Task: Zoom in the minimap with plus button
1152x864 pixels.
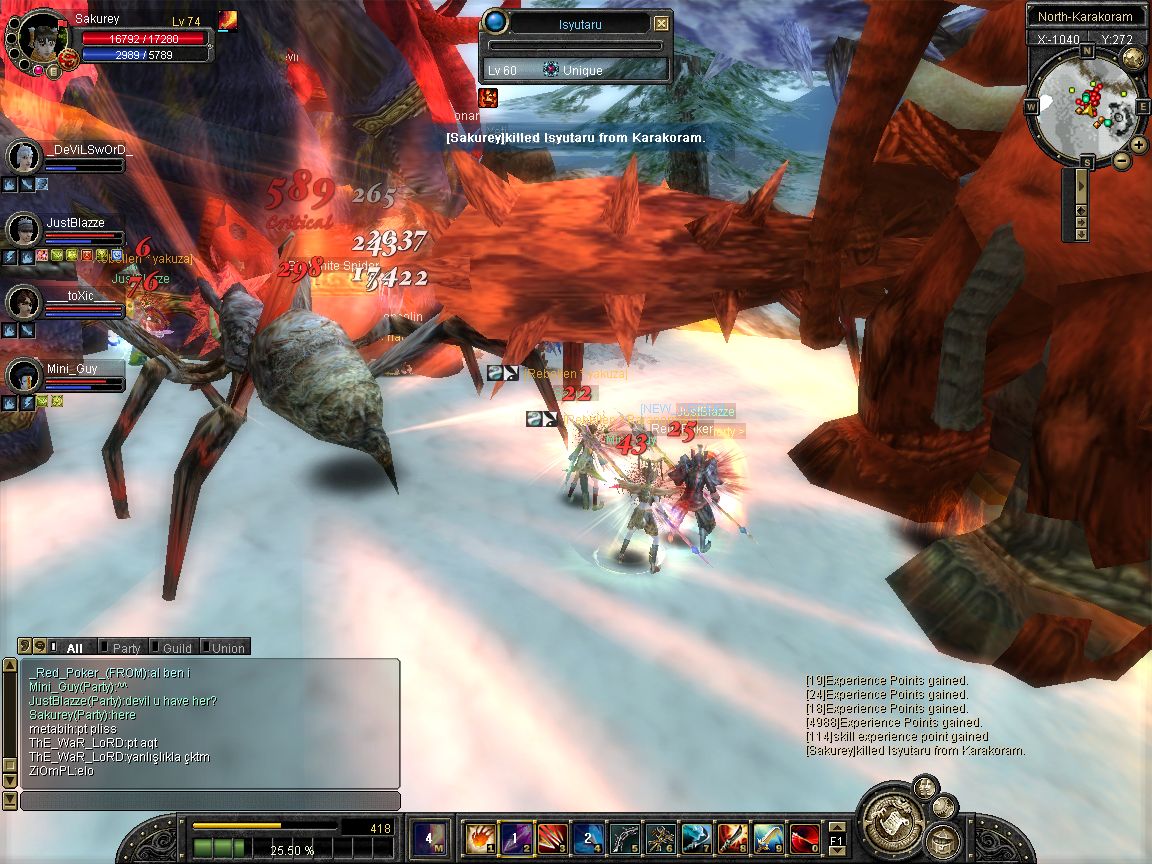Action: tap(1139, 145)
